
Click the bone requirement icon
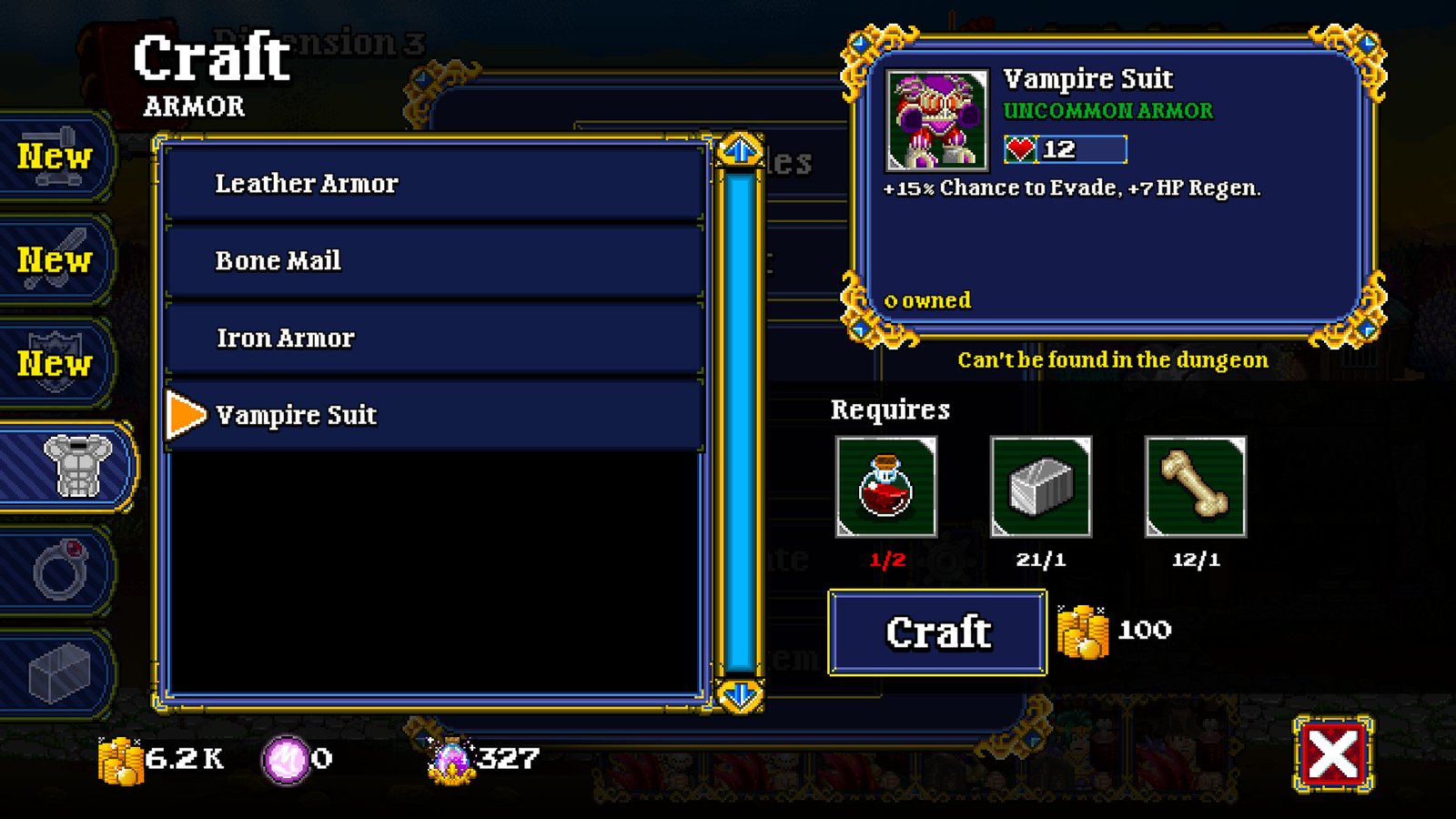[x=1192, y=489]
